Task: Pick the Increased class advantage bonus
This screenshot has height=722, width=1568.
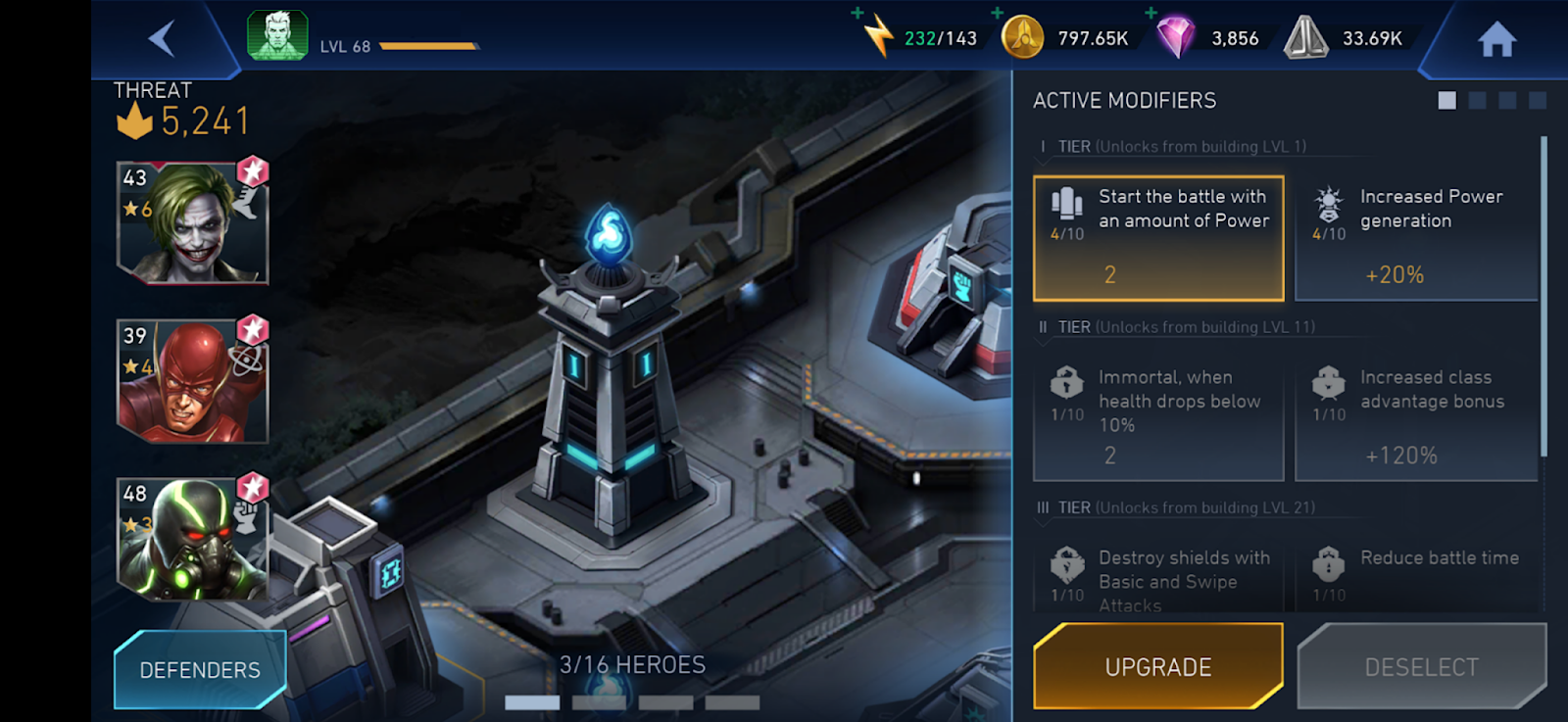Action: [x=1416, y=418]
